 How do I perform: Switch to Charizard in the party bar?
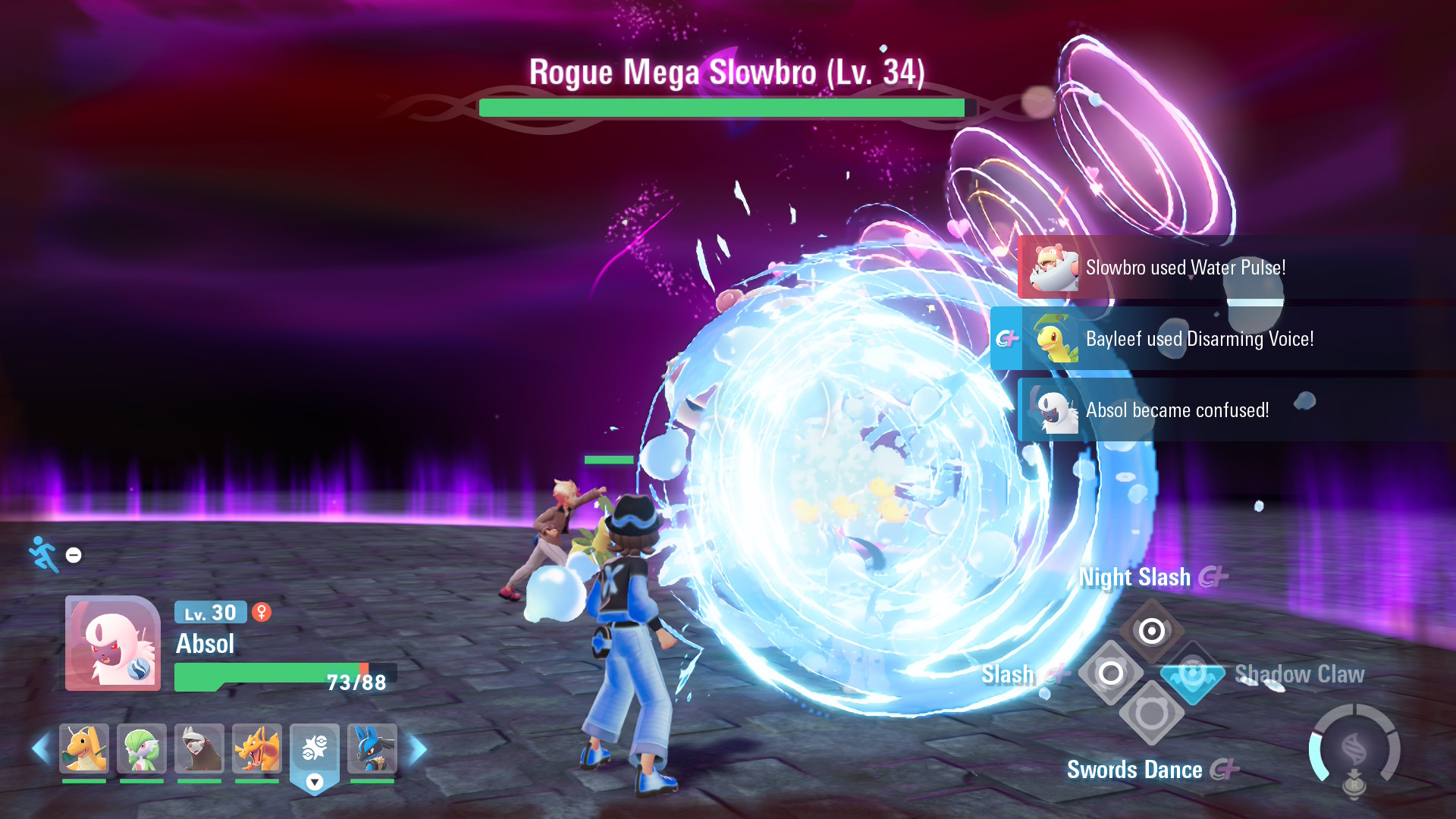tap(257, 748)
